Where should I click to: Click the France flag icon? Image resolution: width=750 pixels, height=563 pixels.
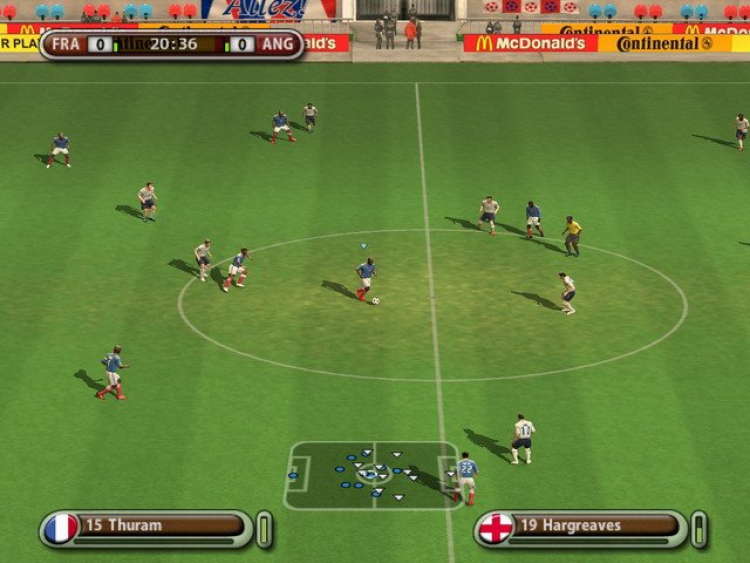pos(61,527)
